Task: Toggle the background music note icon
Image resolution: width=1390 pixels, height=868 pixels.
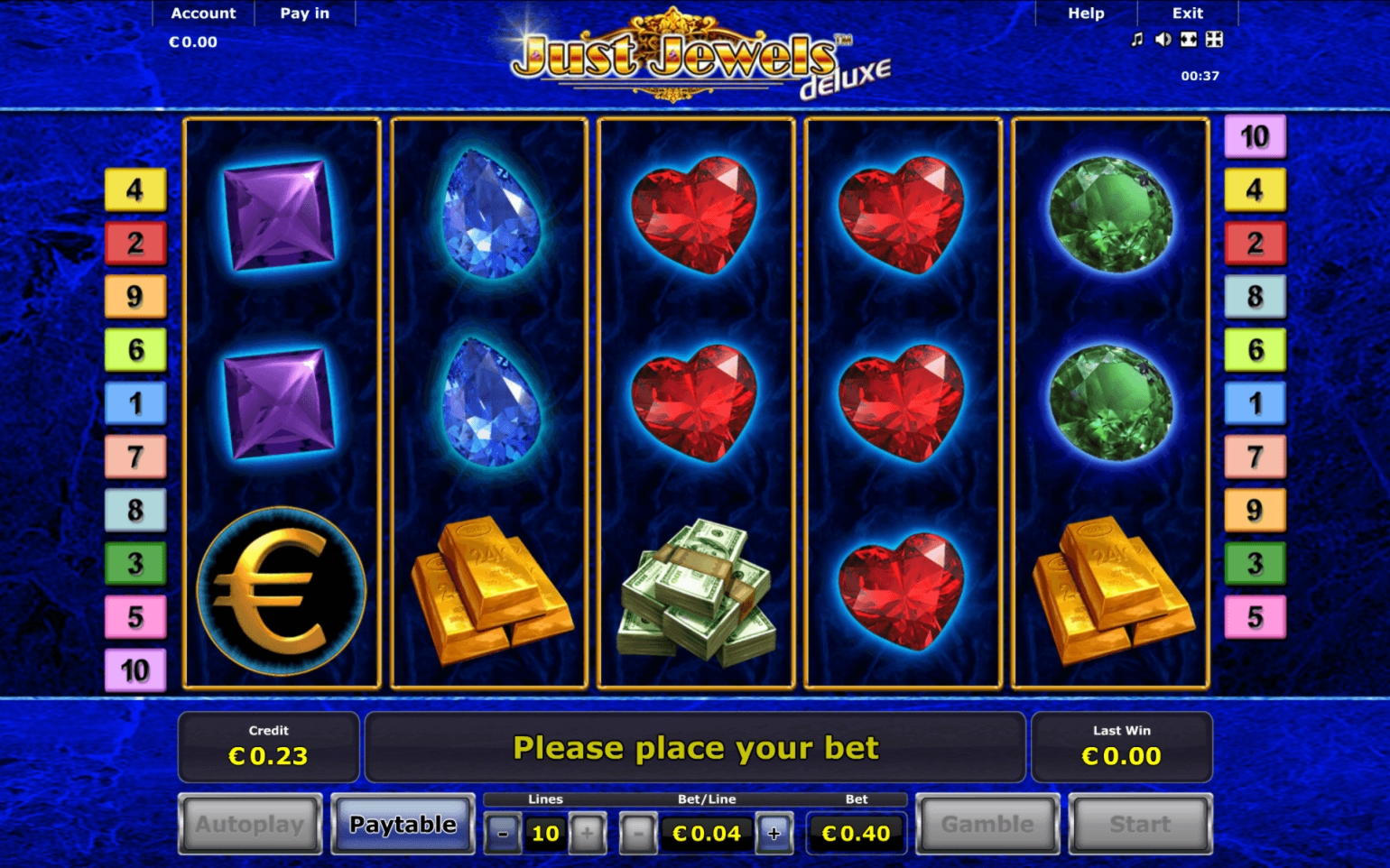Action: (x=1135, y=40)
